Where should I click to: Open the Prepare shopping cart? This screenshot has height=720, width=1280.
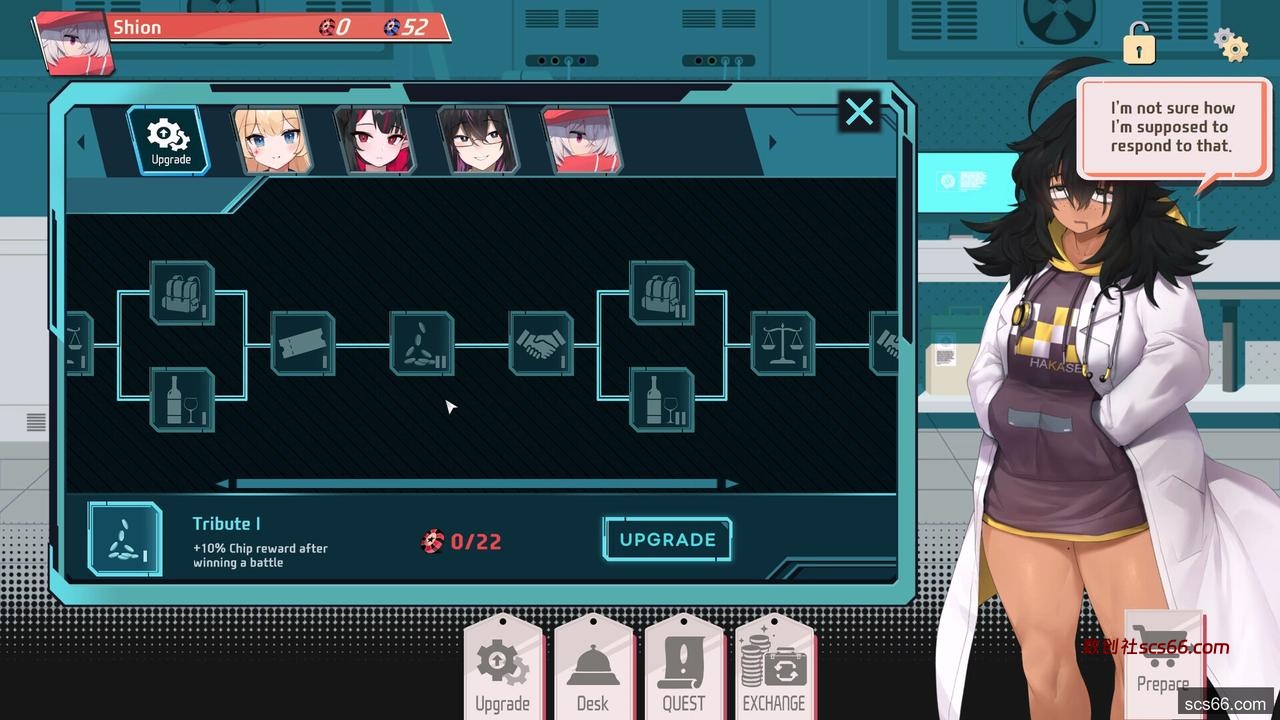pyautogui.click(x=1162, y=657)
